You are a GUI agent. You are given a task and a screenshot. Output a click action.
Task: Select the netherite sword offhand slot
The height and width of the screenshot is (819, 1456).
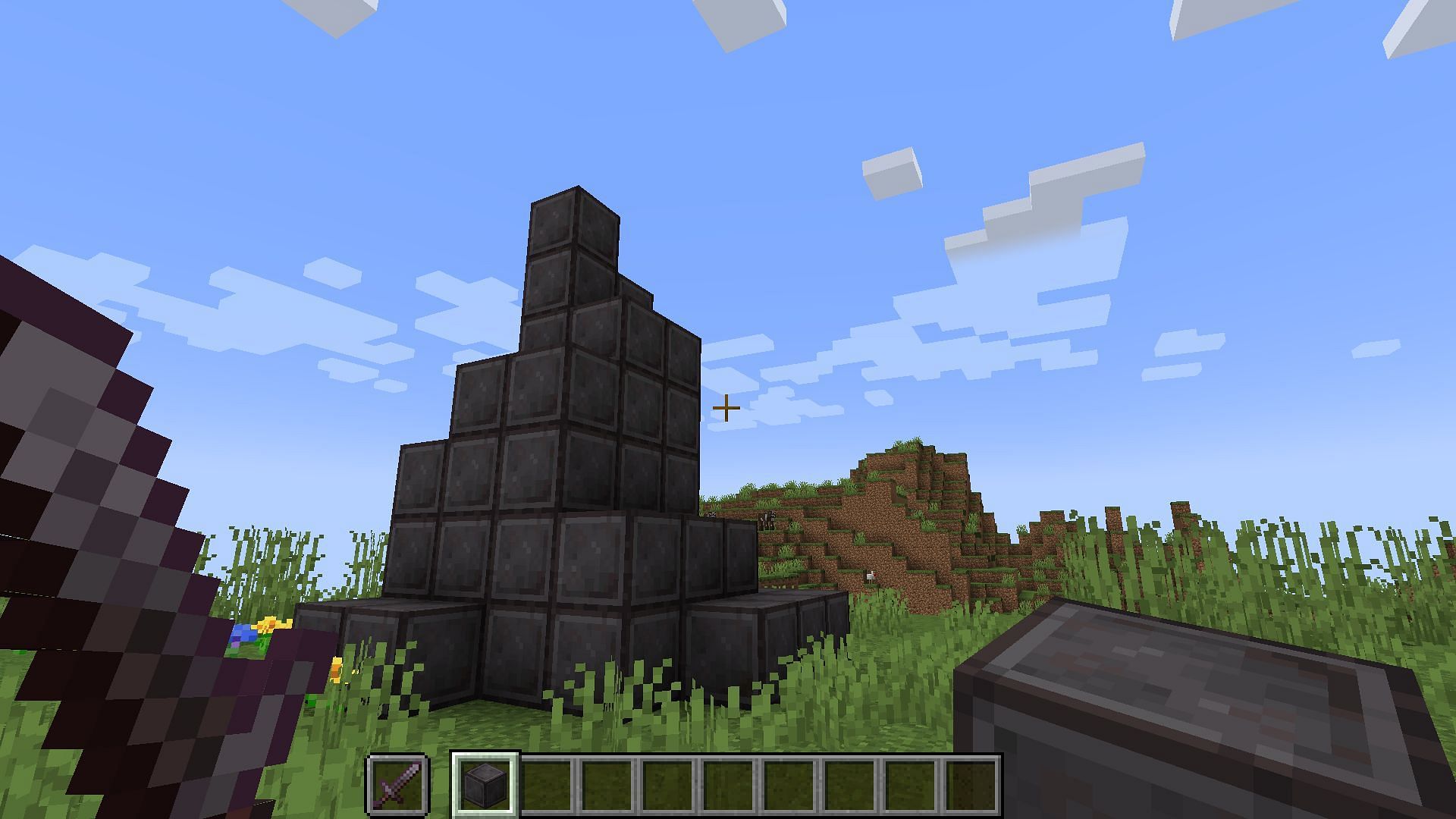point(399,784)
